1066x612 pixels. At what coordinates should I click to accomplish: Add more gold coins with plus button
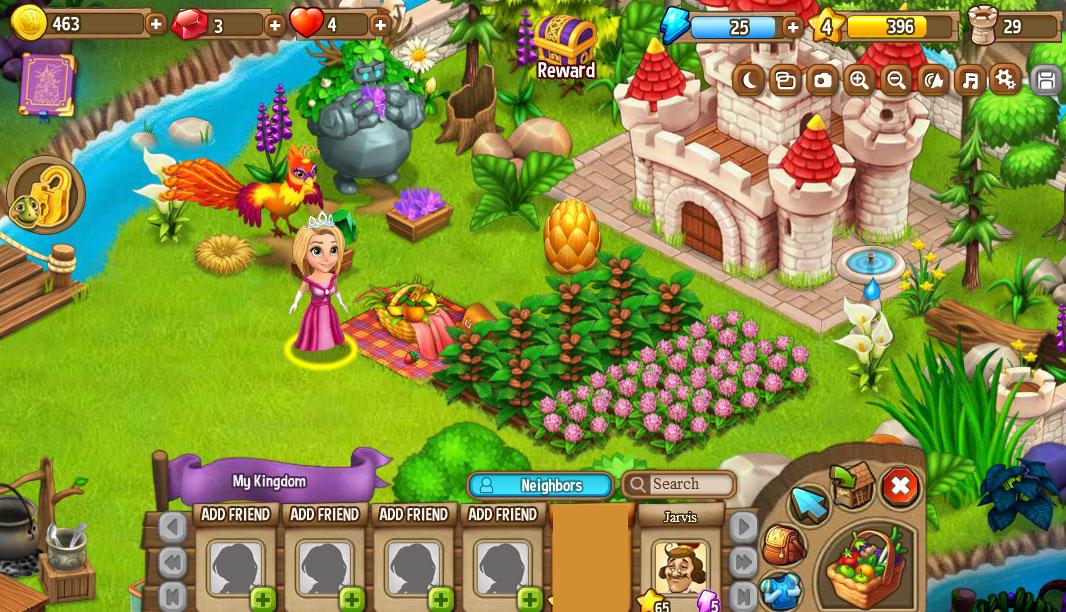pos(156,23)
